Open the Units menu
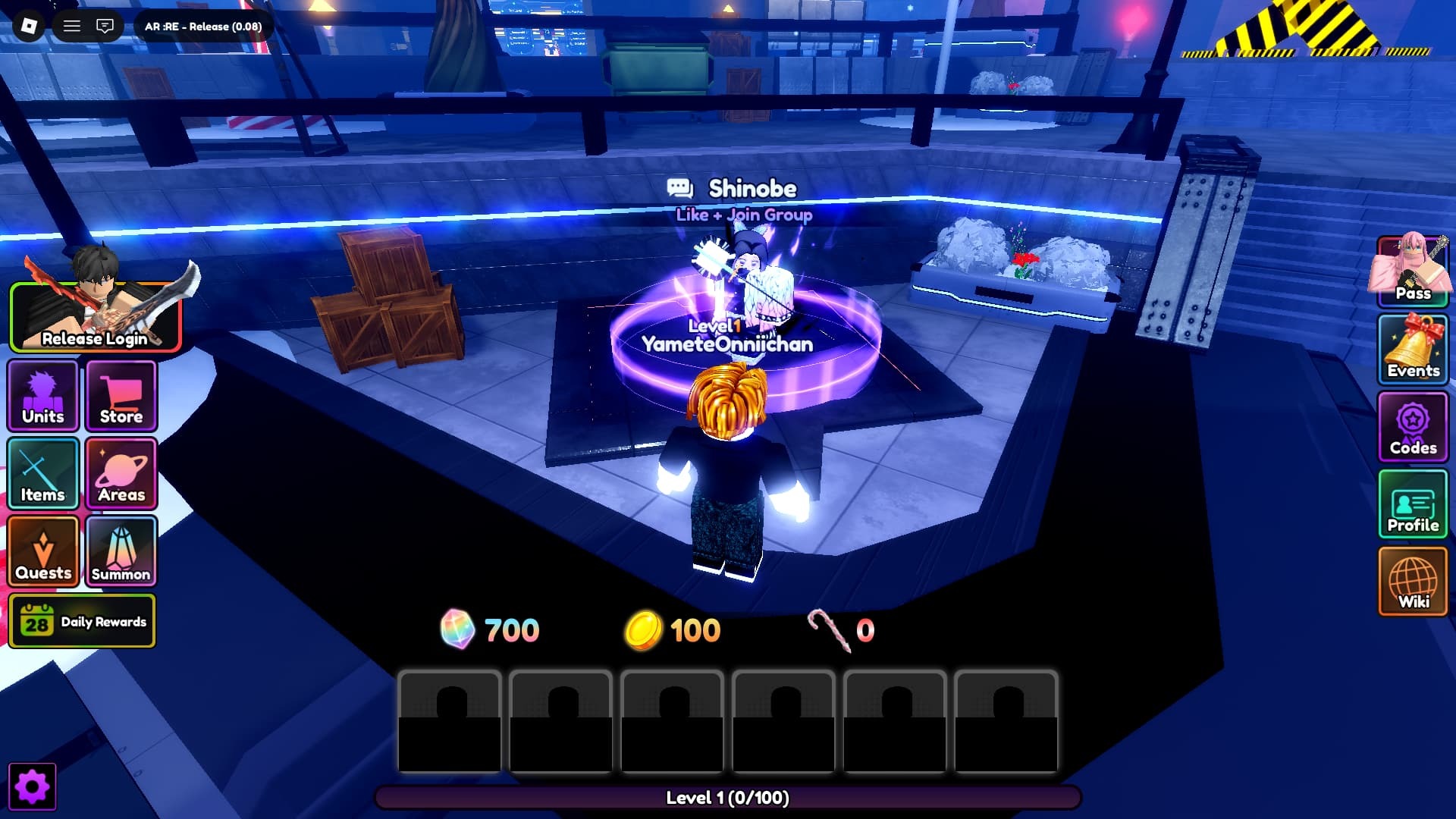 tap(43, 395)
